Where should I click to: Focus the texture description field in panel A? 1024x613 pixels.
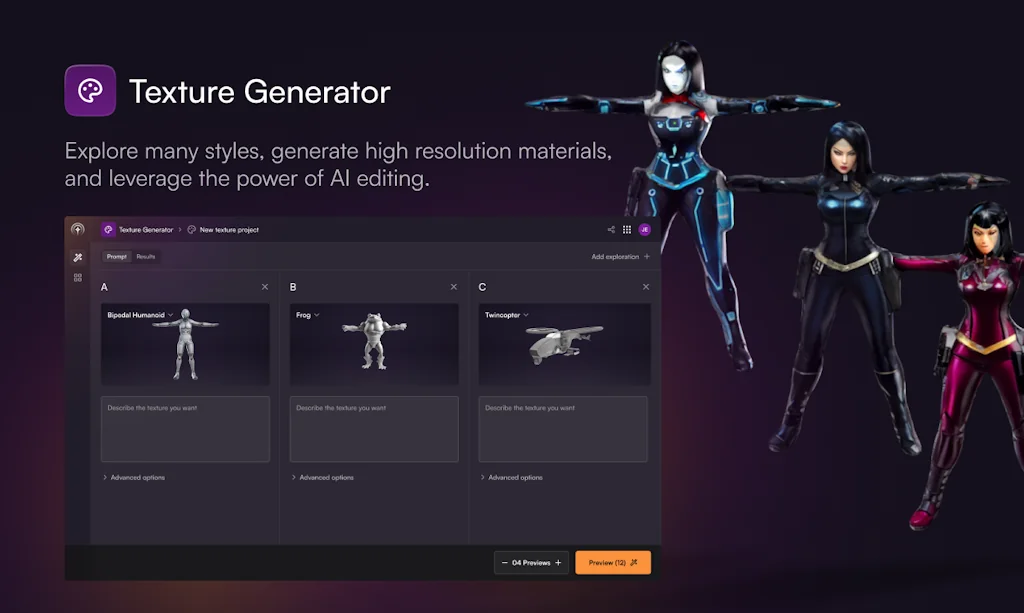185,430
